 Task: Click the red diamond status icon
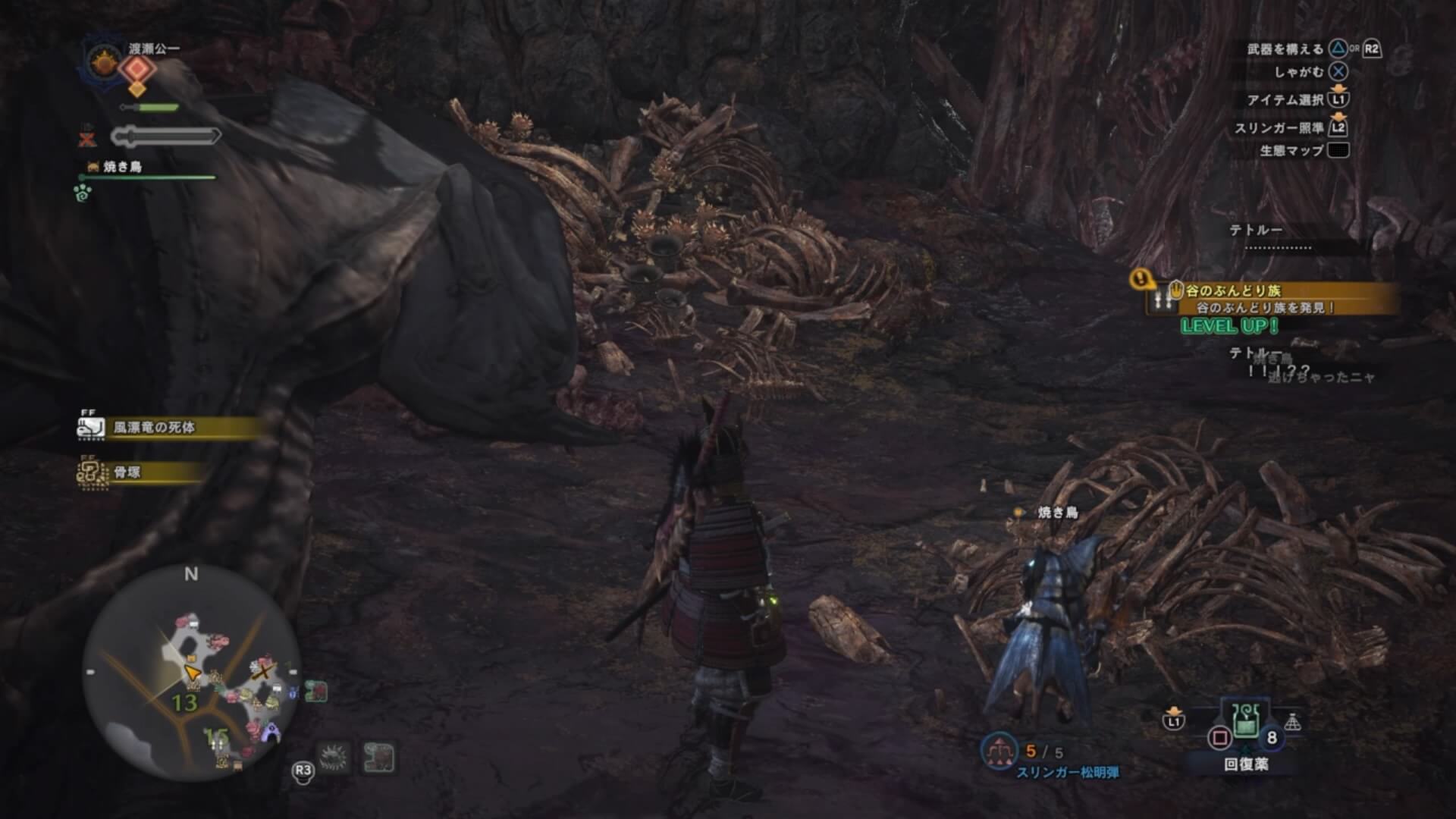pyautogui.click(x=137, y=69)
